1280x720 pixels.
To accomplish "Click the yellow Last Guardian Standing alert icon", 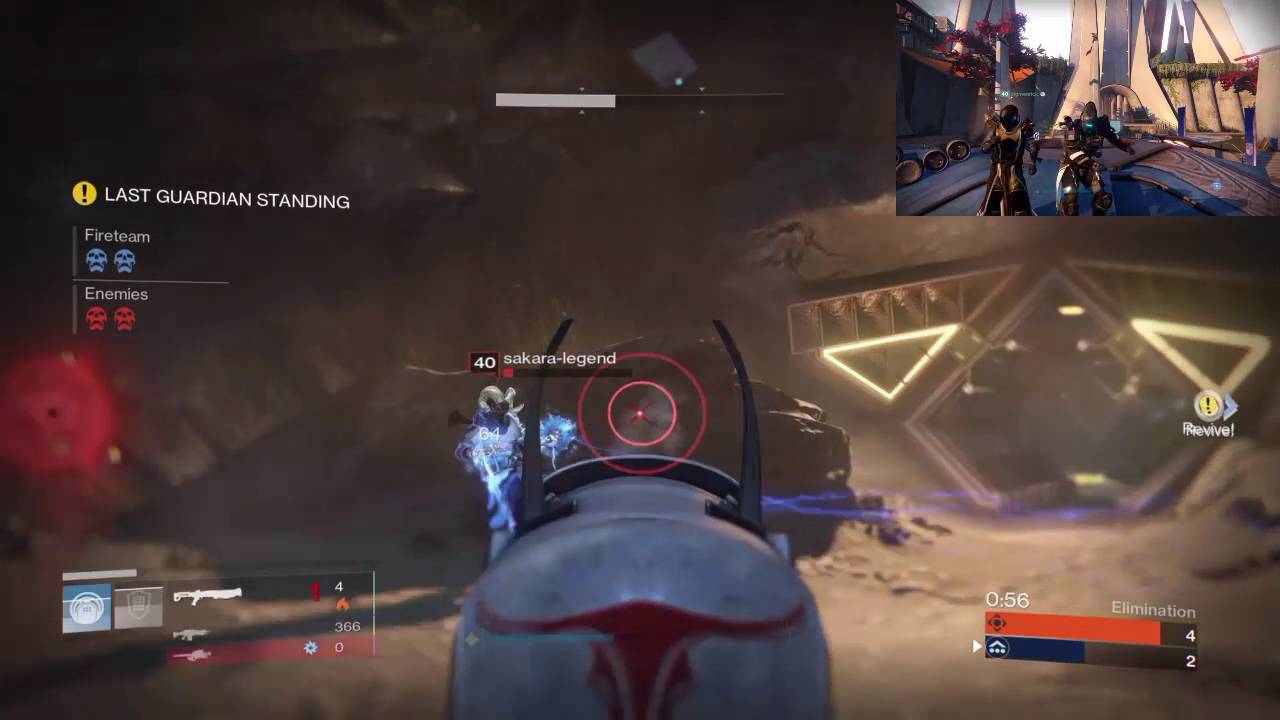I will (x=84, y=194).
